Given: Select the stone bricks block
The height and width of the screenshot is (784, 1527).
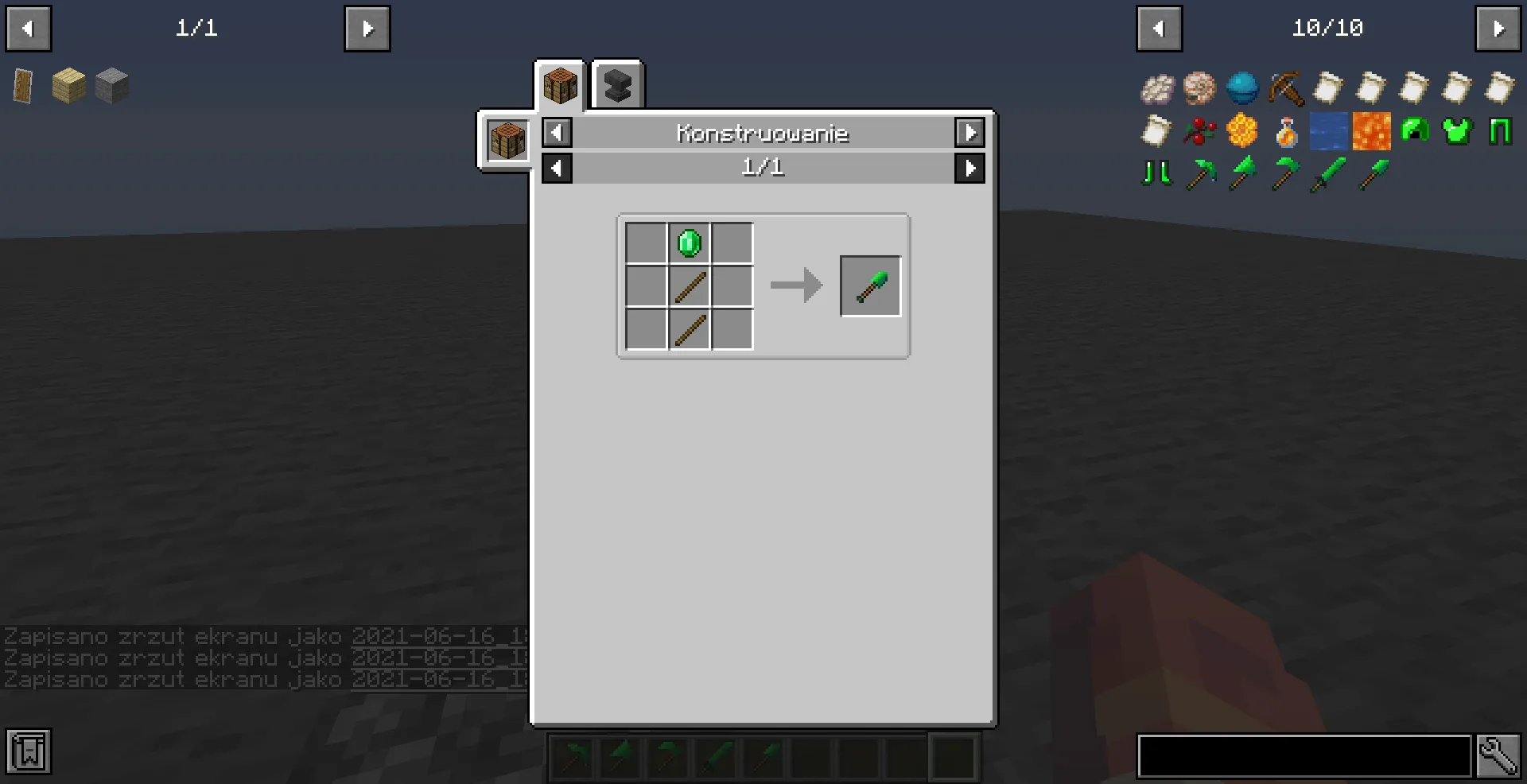Looking at the screenshot, I should coord(111,85).
